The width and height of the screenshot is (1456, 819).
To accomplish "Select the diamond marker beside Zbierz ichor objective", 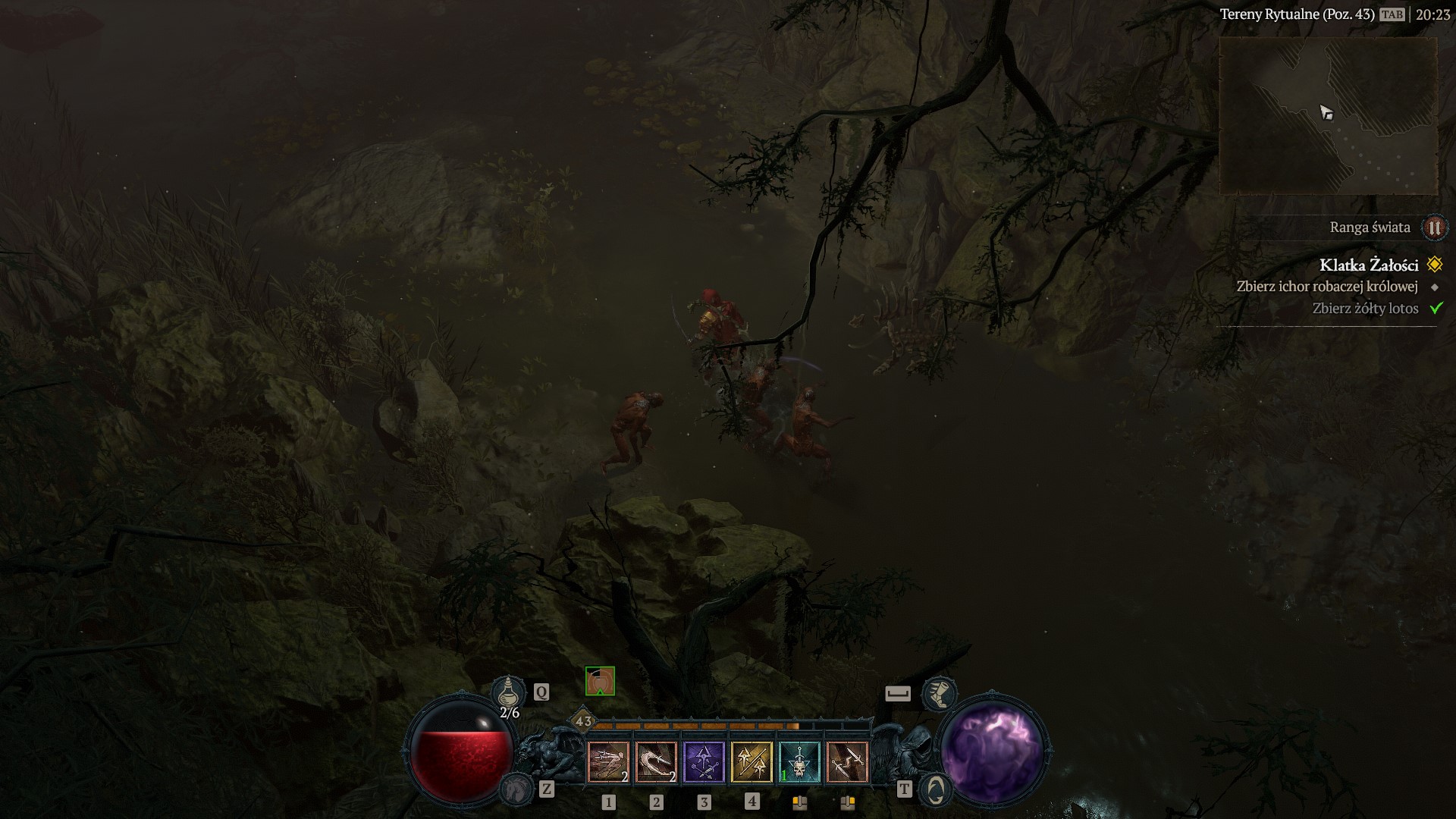I will (1433, 287).
